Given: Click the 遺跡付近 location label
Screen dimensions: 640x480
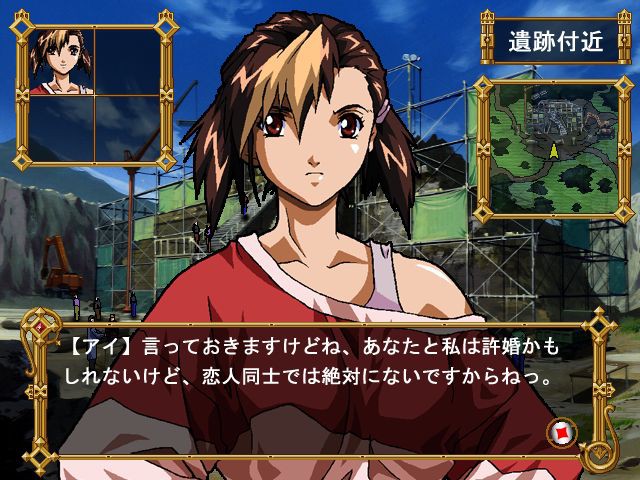Looking at the screenshot, I should point(554,43).
